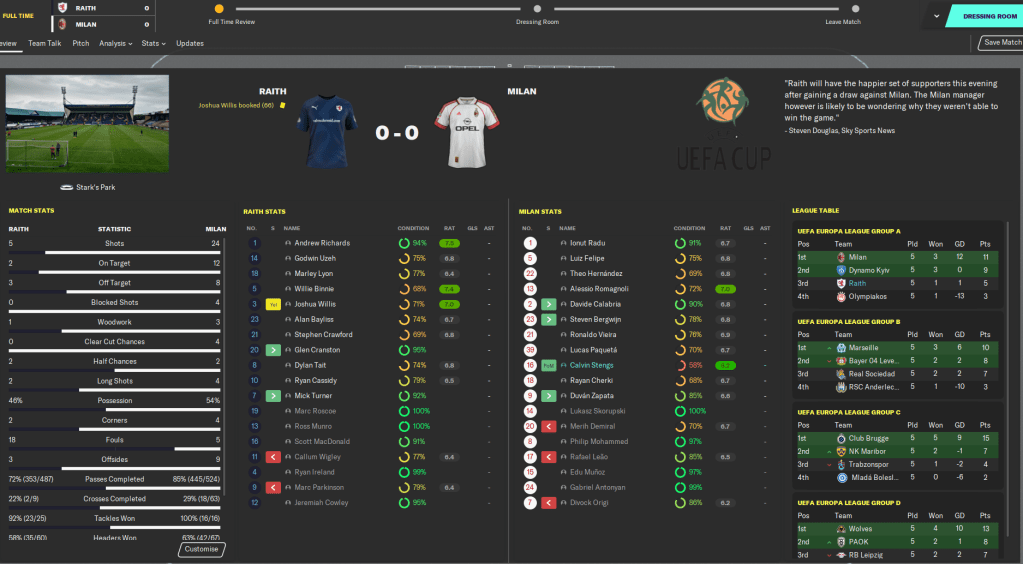Image resolution: width=1023 pixels, height=564 pixels.
Task: Go to the Updates tab
Action: point(190,43)
